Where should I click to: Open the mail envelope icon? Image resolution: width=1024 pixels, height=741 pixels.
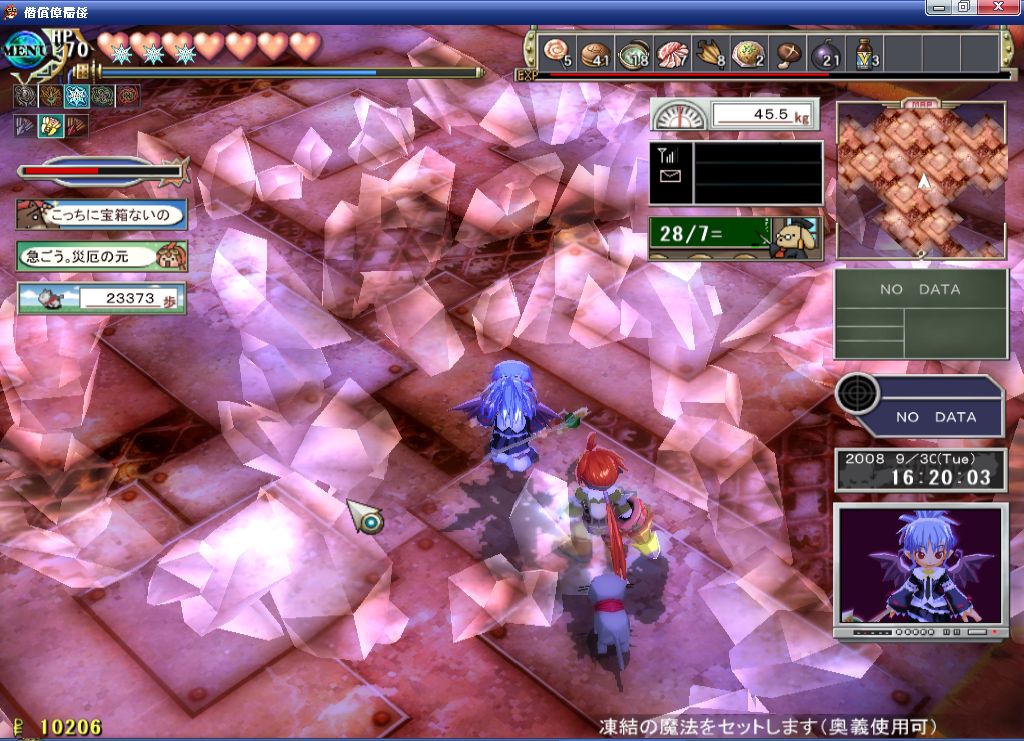tap(666, 176)
